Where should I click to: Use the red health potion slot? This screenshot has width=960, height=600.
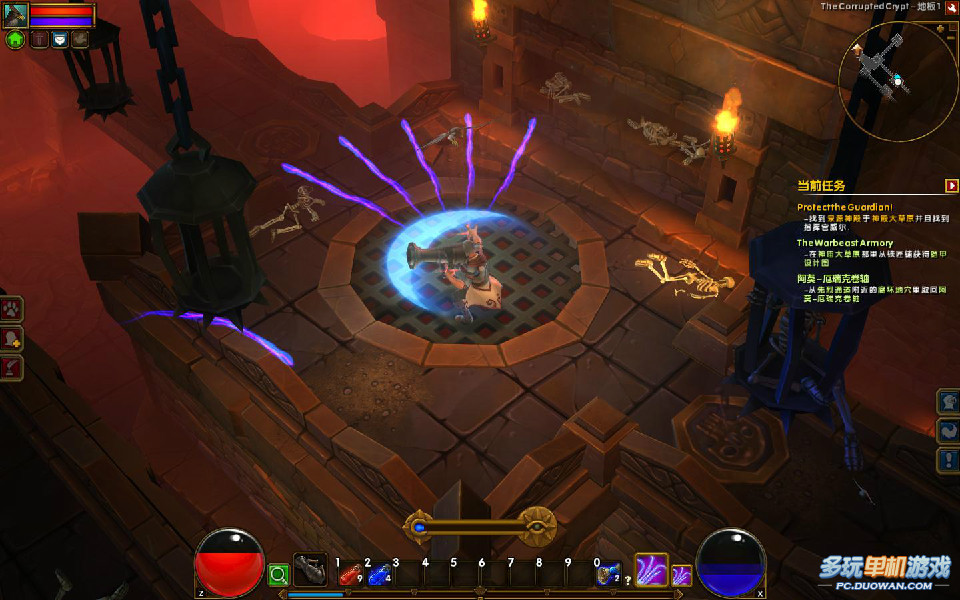point(349,575)
